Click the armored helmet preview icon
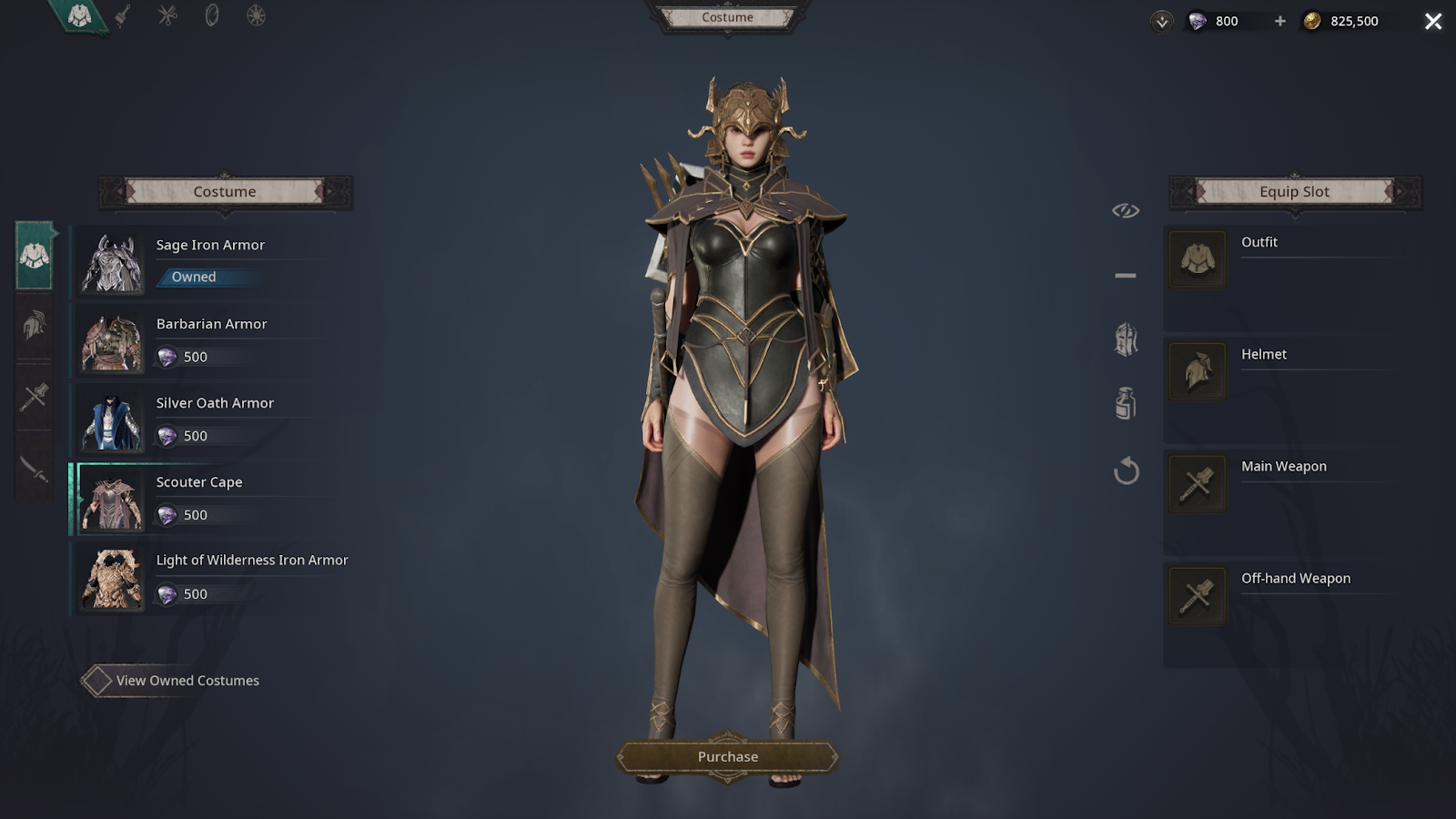 pyautogui.click(x=1126, y=339)
